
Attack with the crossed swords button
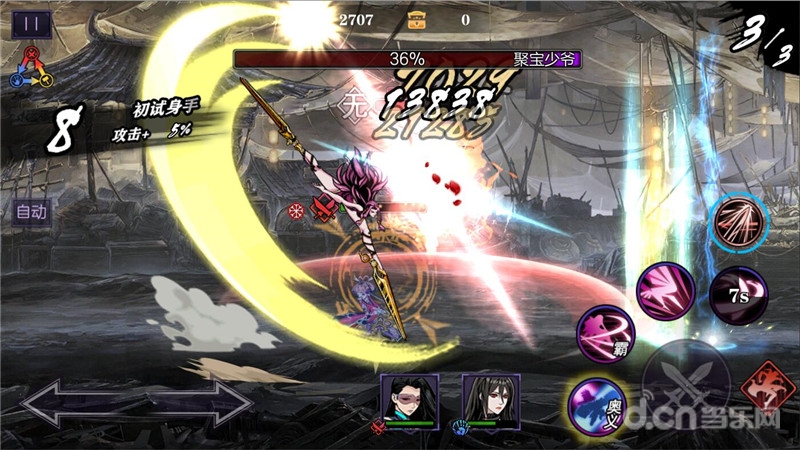coord(685,381)
